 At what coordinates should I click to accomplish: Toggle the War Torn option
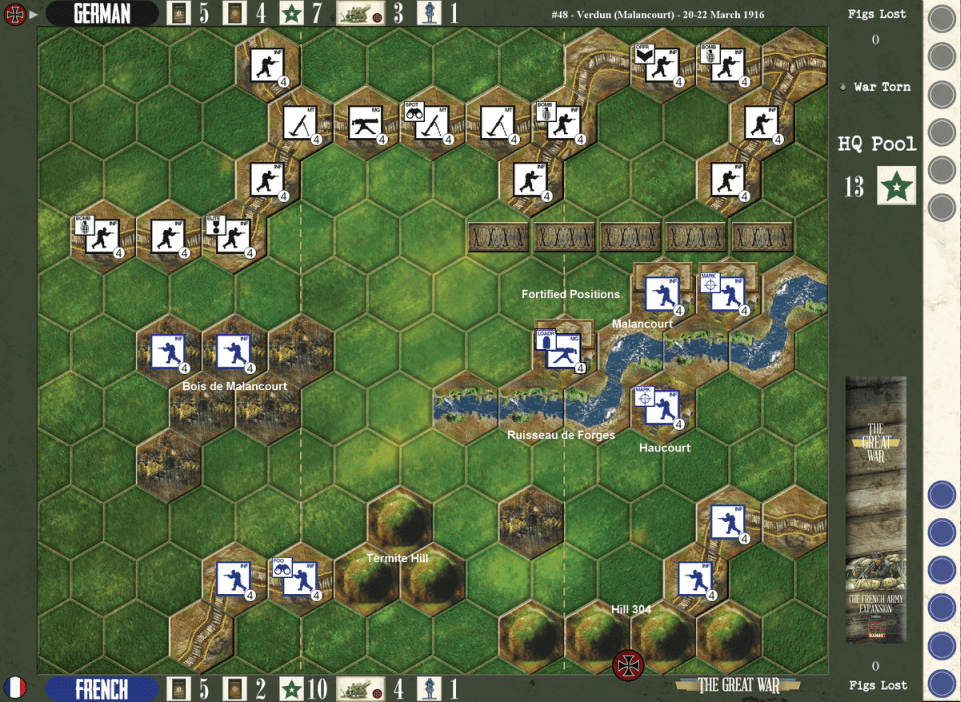tap(844, 87)
